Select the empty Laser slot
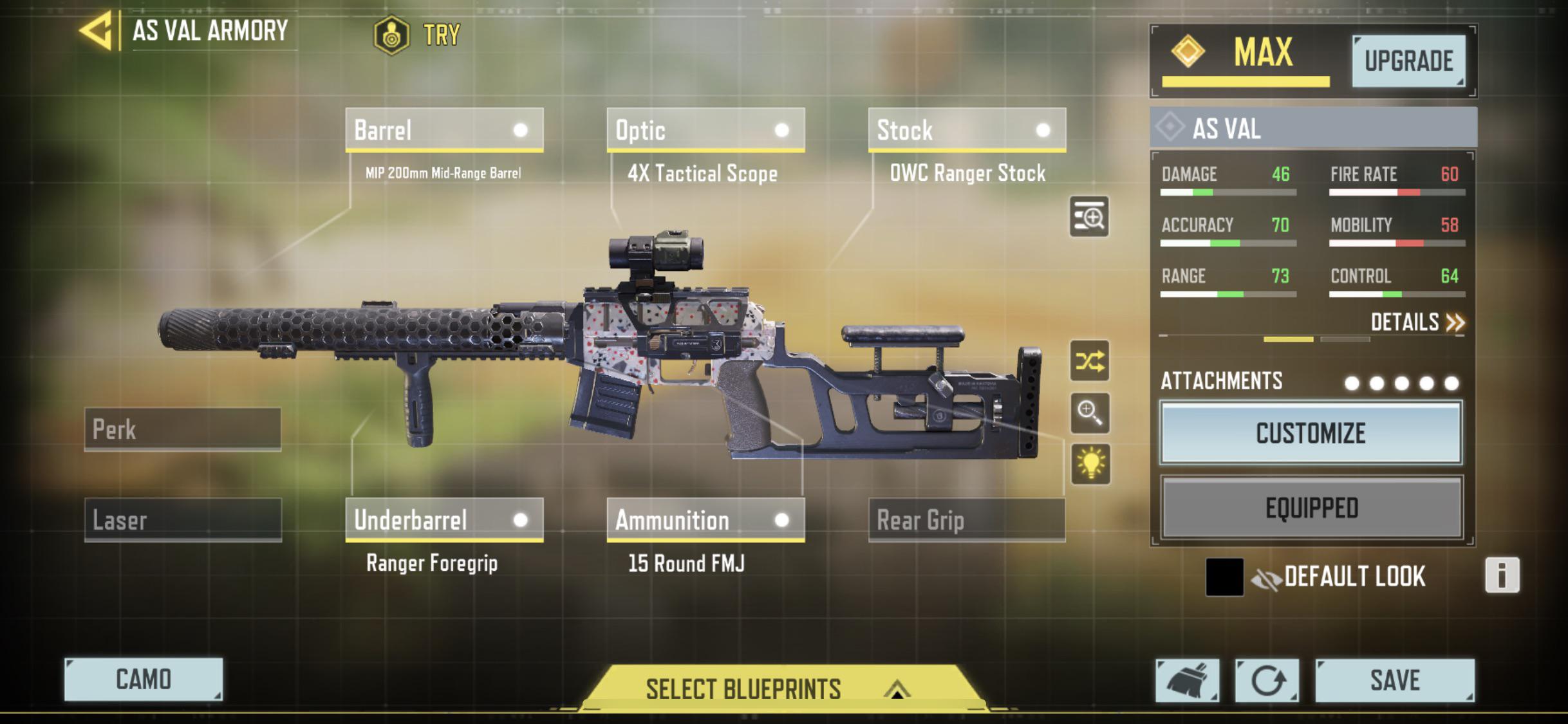 (x=183, y=519)
